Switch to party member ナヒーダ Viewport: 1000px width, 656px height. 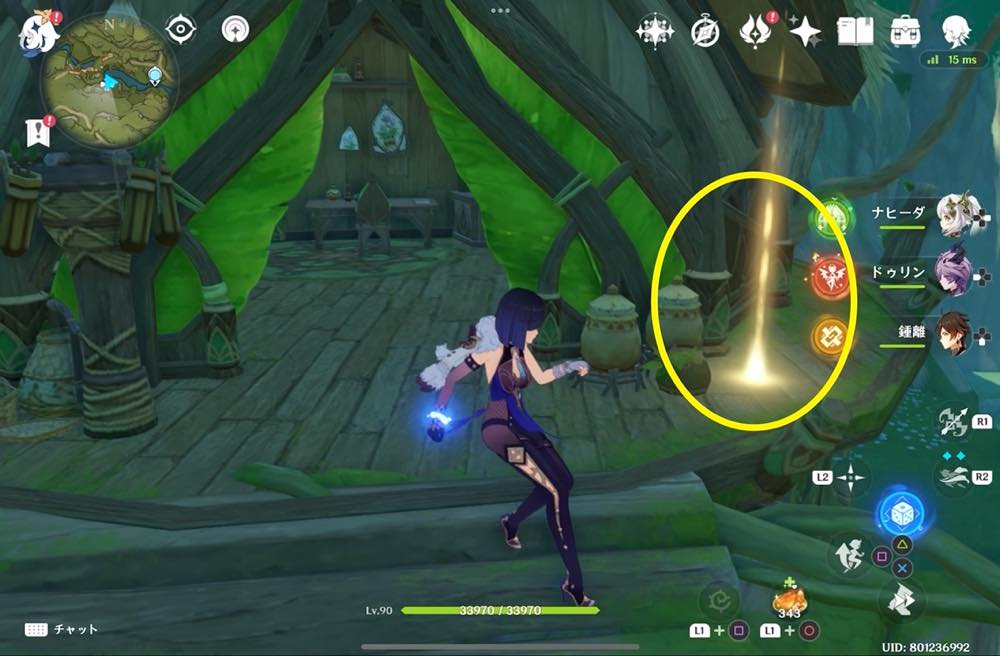click(955, 214)
